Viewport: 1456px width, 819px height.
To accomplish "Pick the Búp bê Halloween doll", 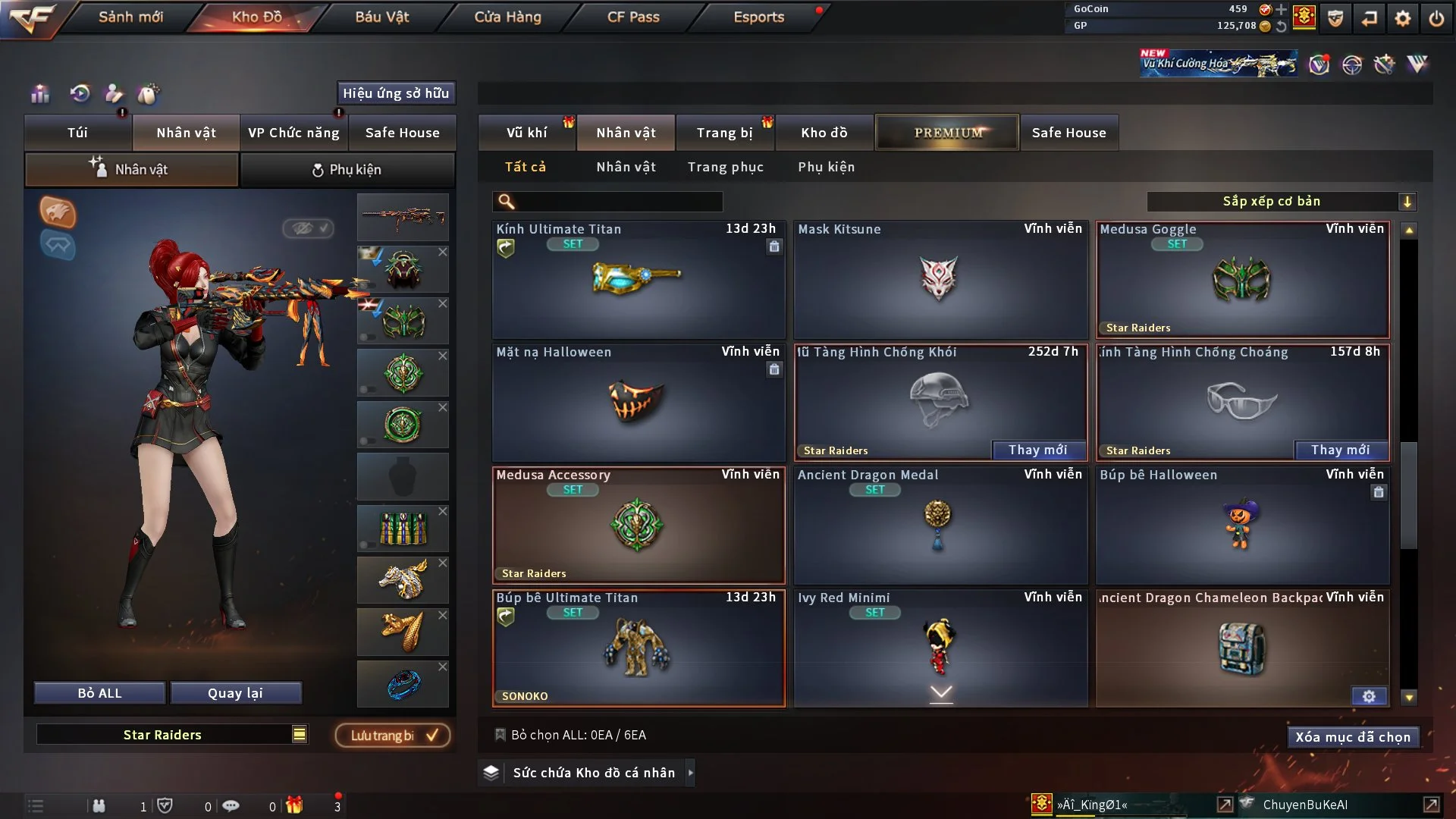I will [1241, 526].
